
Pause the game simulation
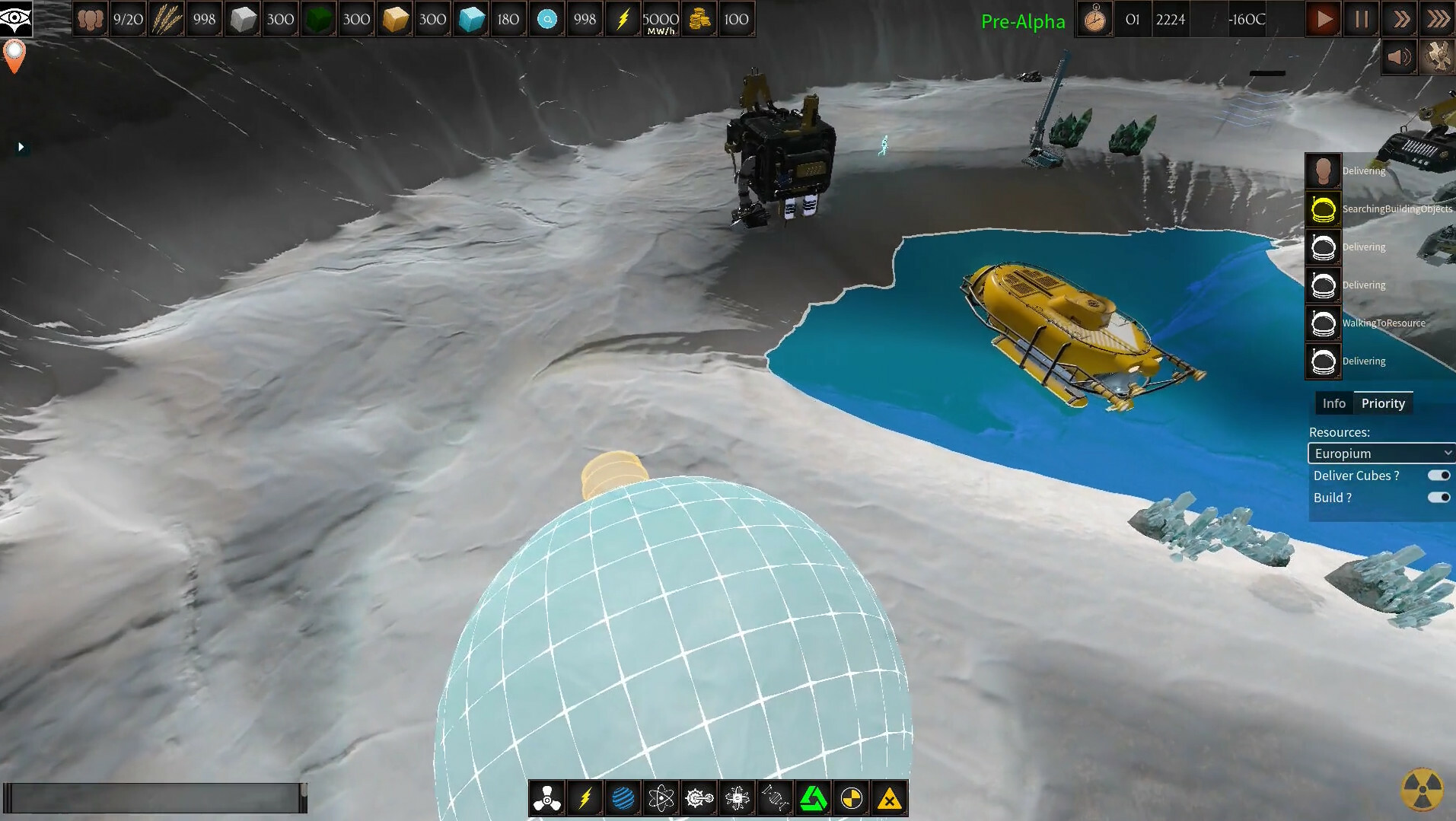point(1361,19)
